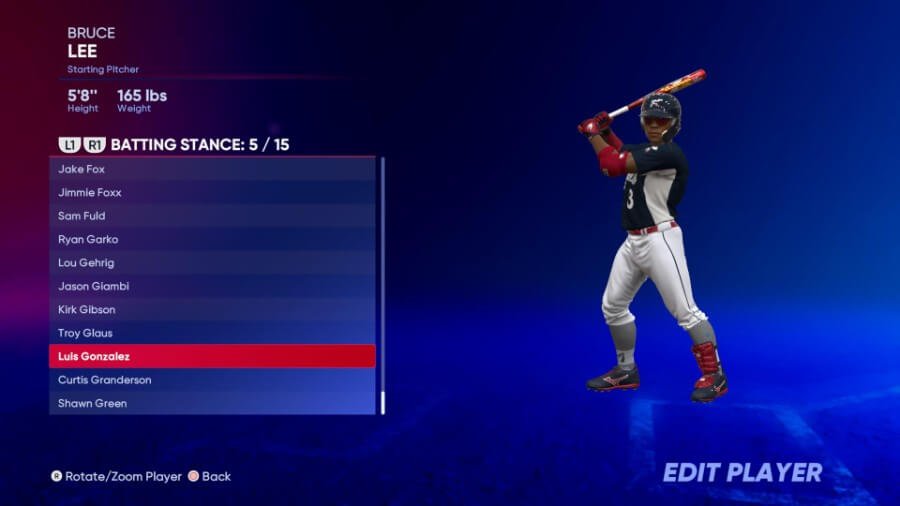Select Ryan Garko's stance
900x506 pixels.
point(212,239)
